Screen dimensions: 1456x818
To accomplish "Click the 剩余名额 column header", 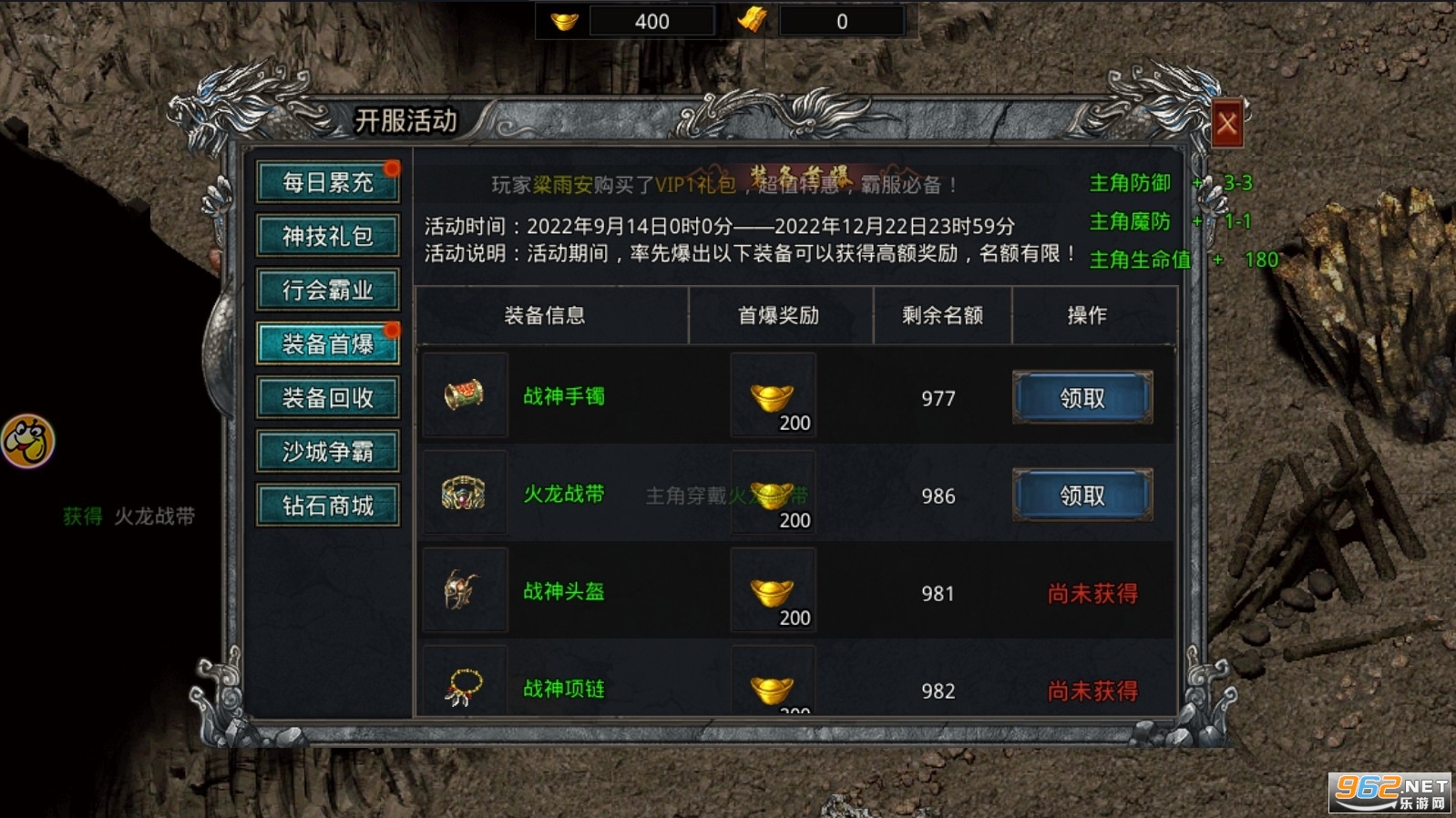I will click(x=943, y=316).
